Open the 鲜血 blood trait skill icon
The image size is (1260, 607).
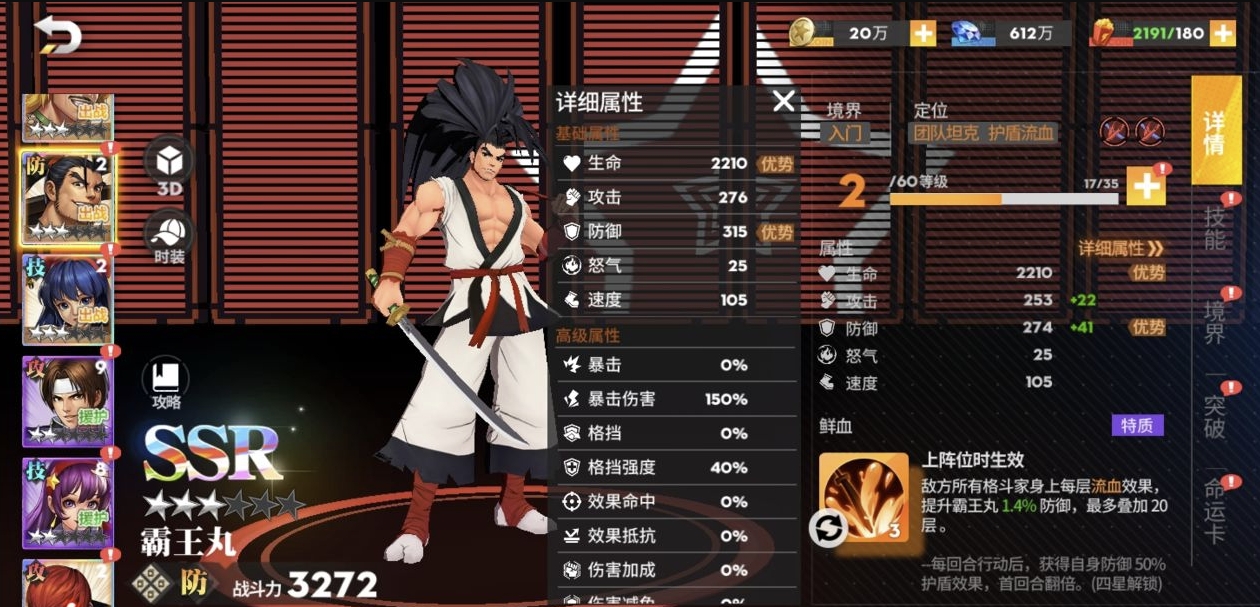(x=864, y=497)
